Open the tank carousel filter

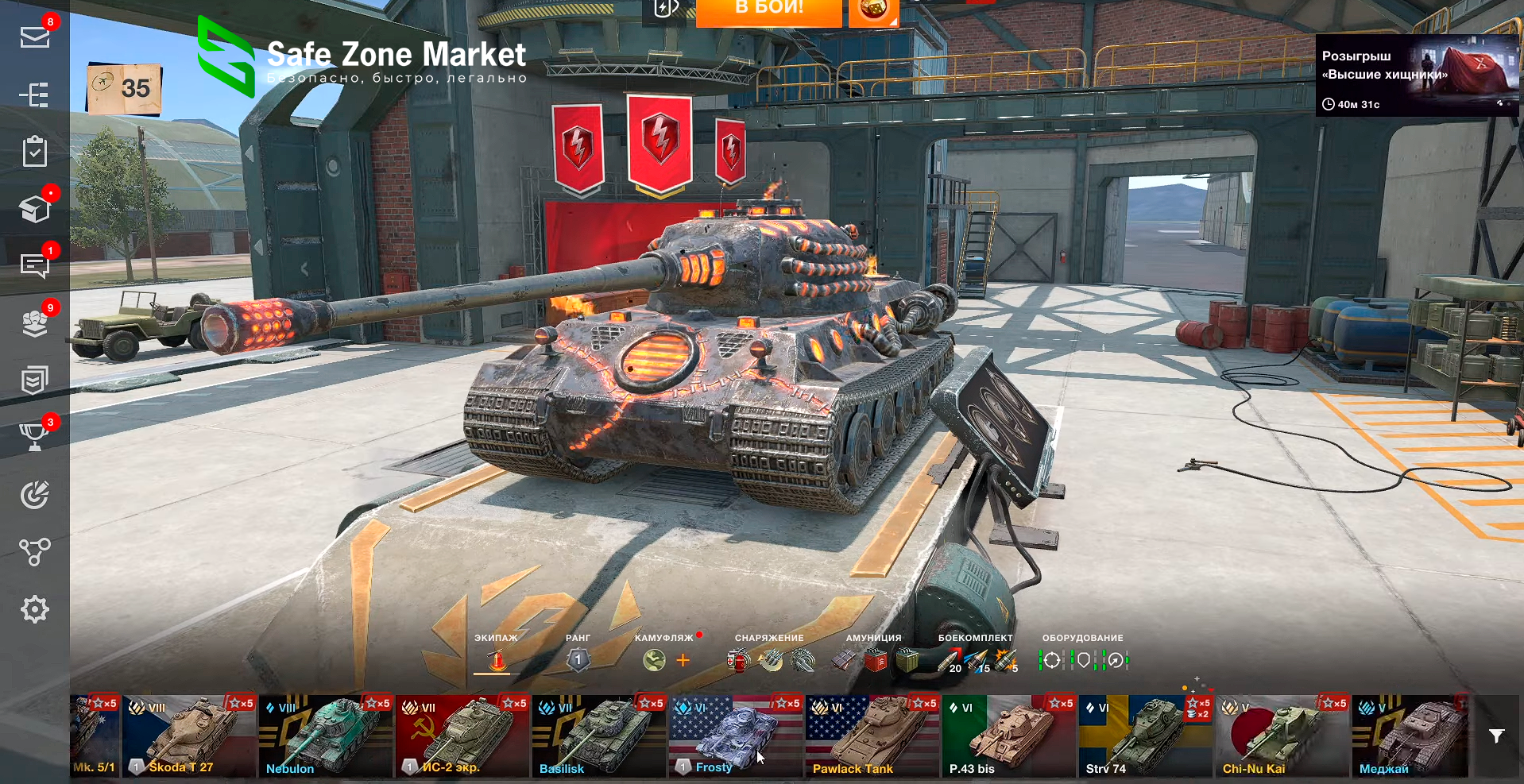tap(1496, 736)
